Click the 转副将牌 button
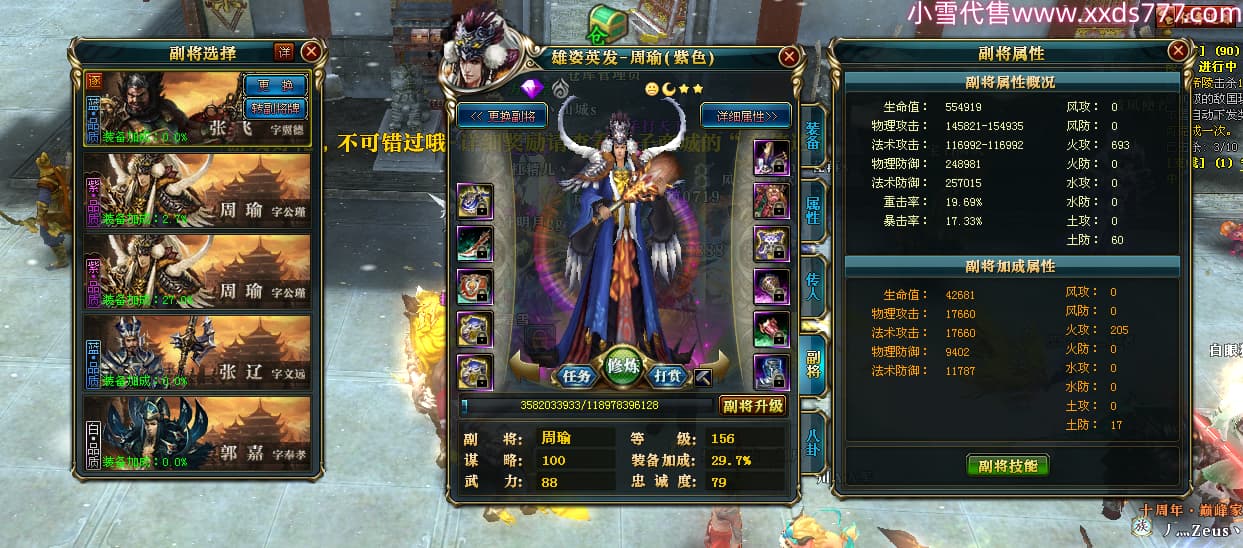Image resolution: width=1243 pixels, height=548 pixels. point(274,107)
